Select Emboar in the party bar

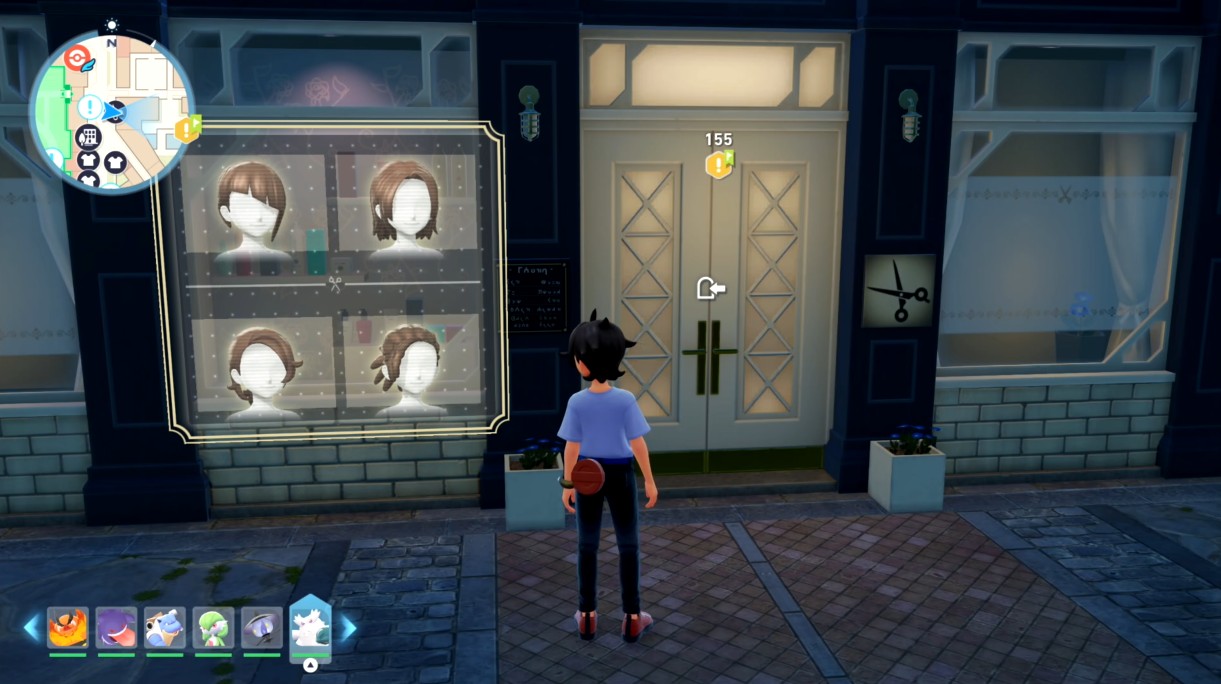tap(68, 627)
